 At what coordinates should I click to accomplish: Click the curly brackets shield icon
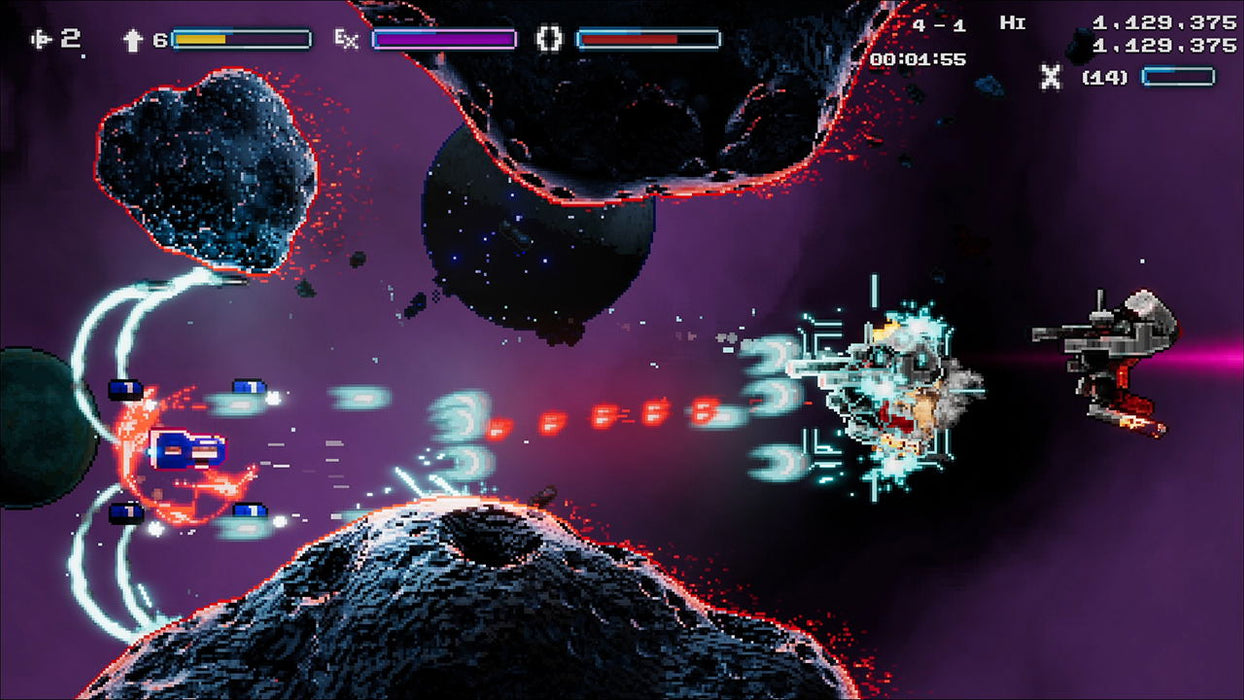click(549, 39)
